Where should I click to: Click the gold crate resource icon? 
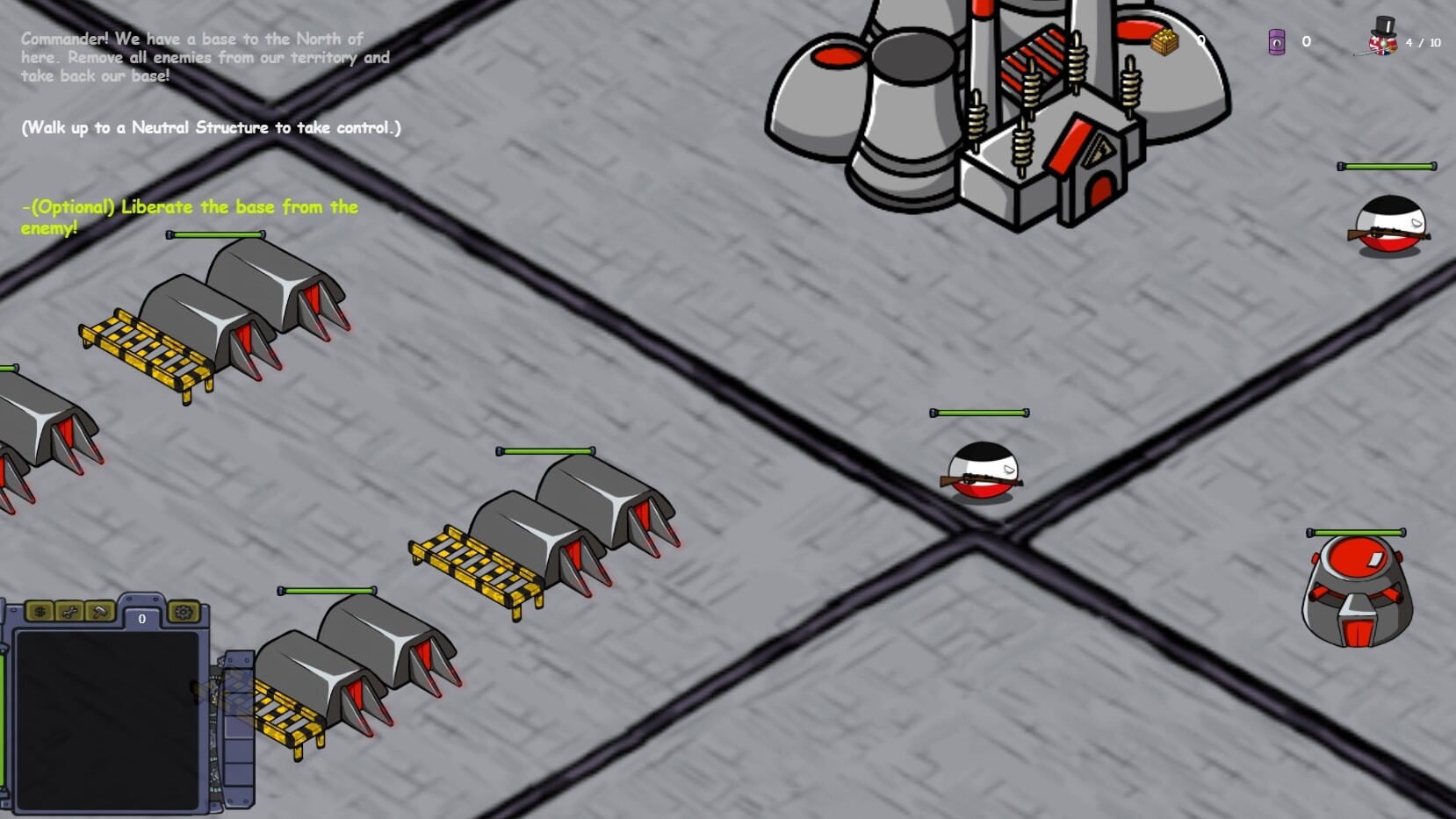click(x=1164, y=41)
